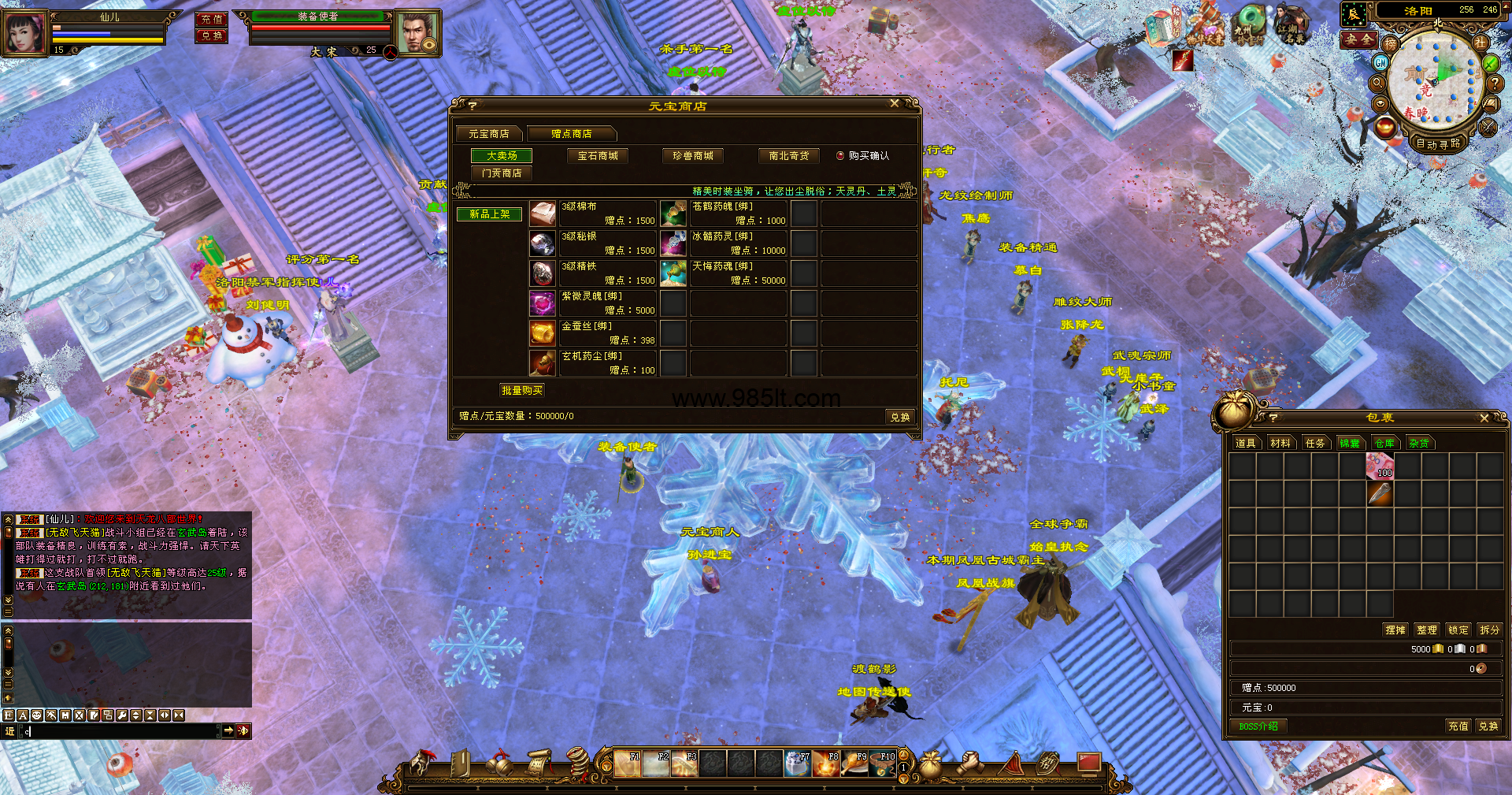Focus the chat input field
Viewport: 1512px width, 795px height.
[118, 731]
